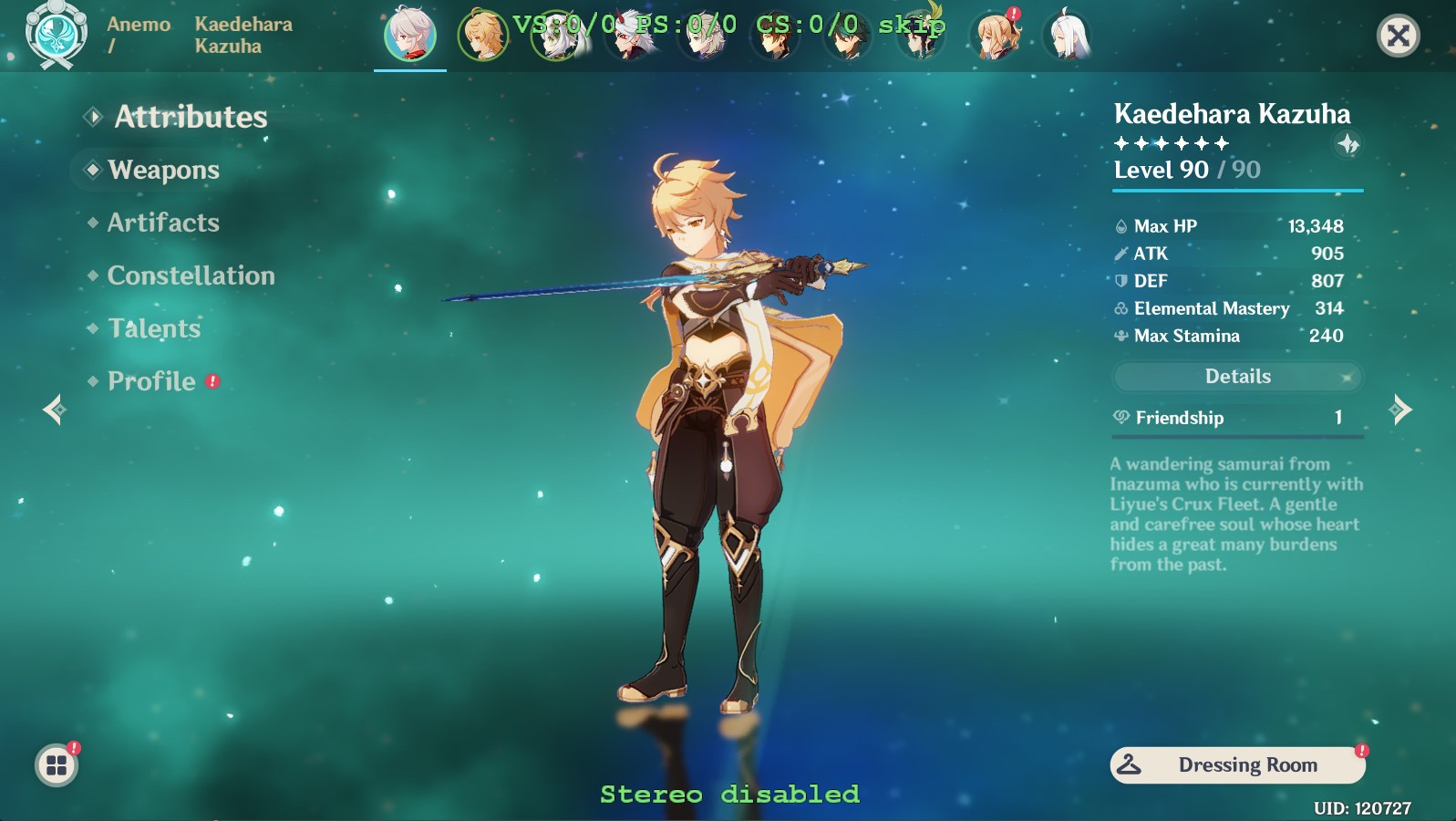
Task: Click the Friendship icon next to value 1
Action: pos(1120,419)
